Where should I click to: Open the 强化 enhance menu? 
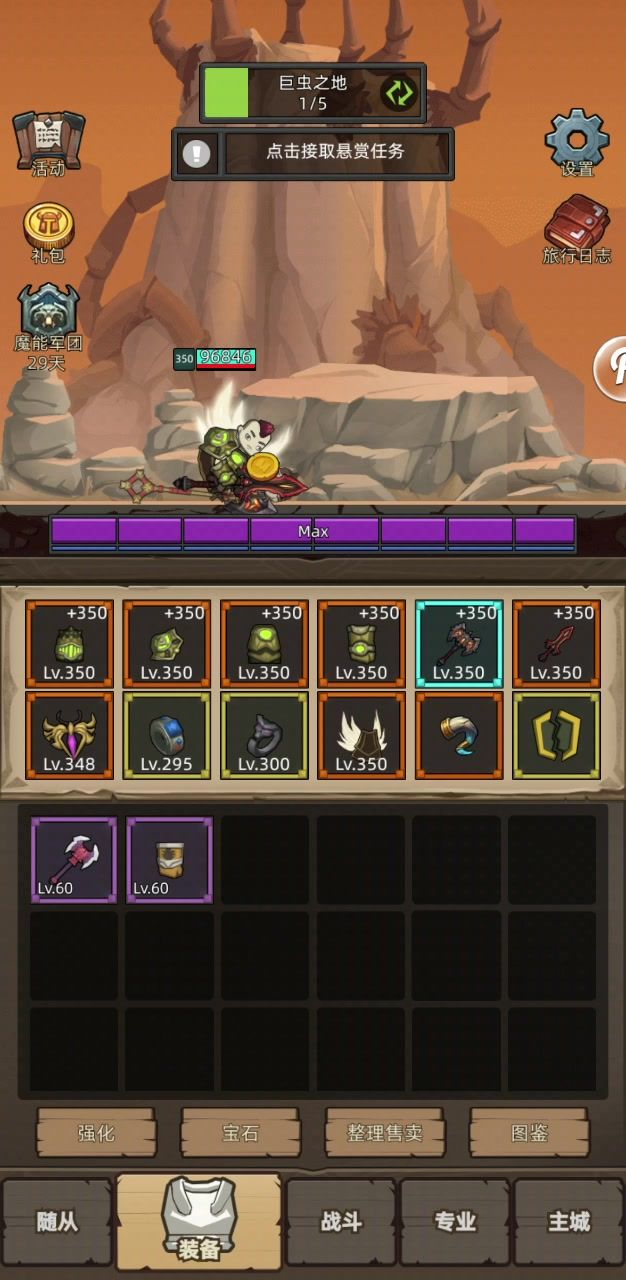96,1132
